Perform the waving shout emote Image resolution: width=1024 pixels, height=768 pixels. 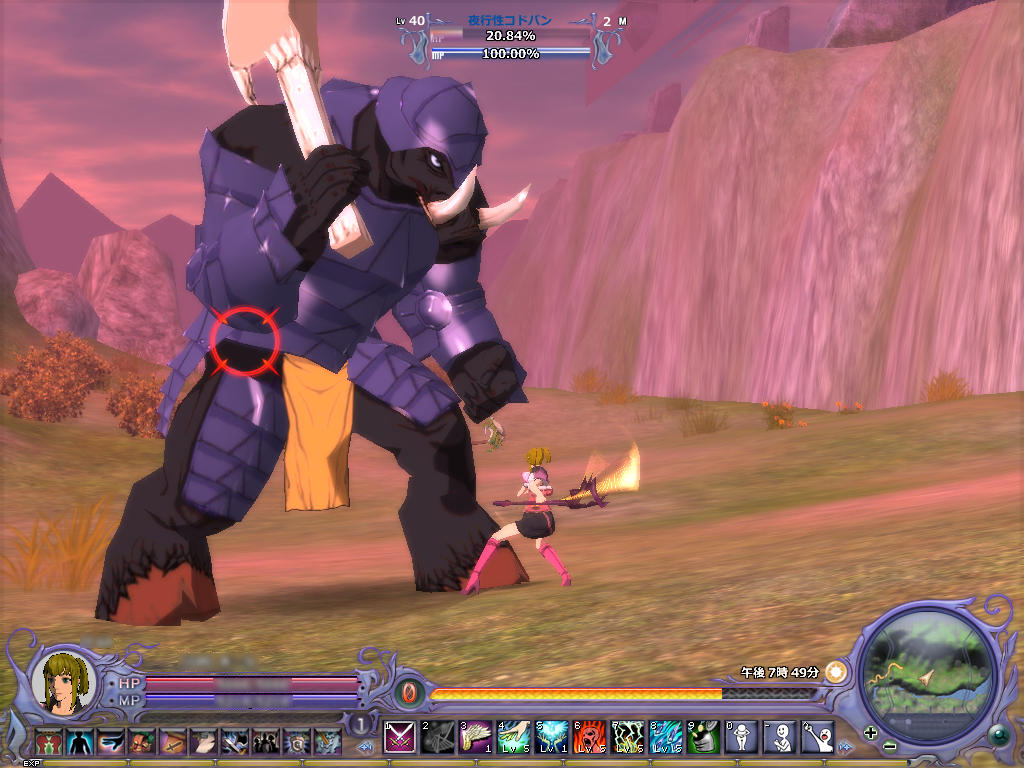point(818,738)
